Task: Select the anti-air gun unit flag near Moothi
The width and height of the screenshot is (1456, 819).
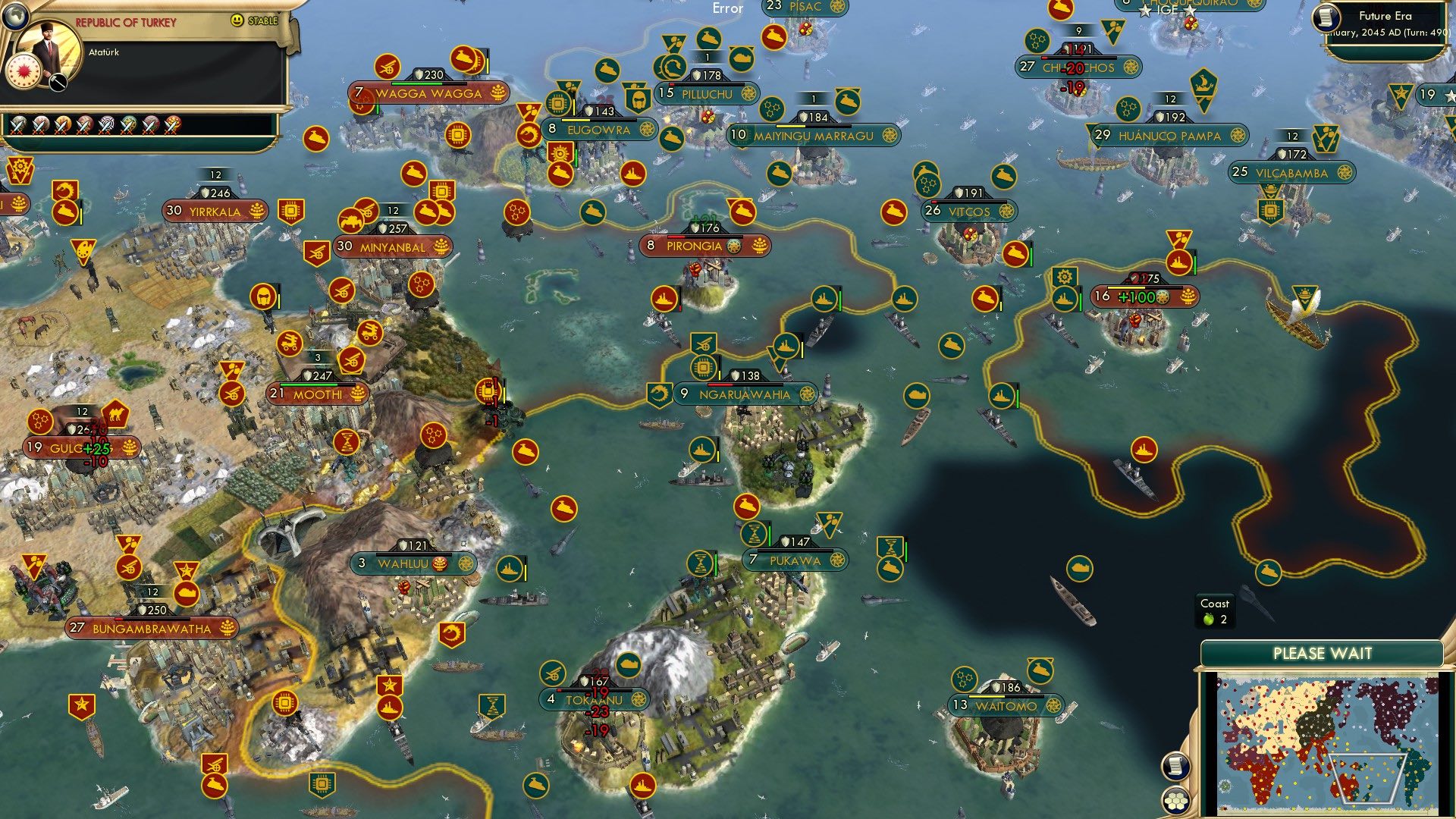Action: 350,362
